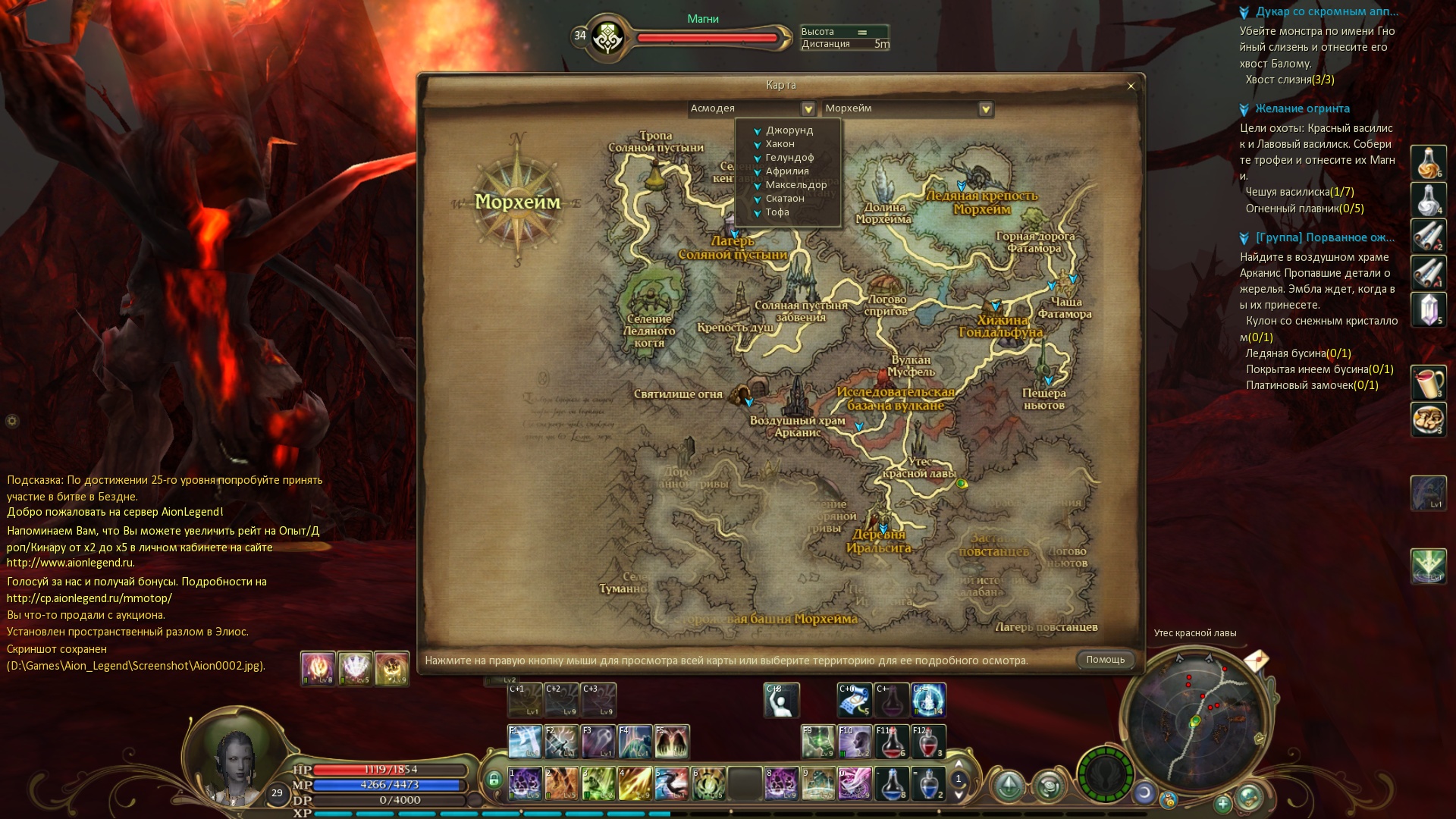Open the Морхейм zone dropdown

tap(985, 109)
